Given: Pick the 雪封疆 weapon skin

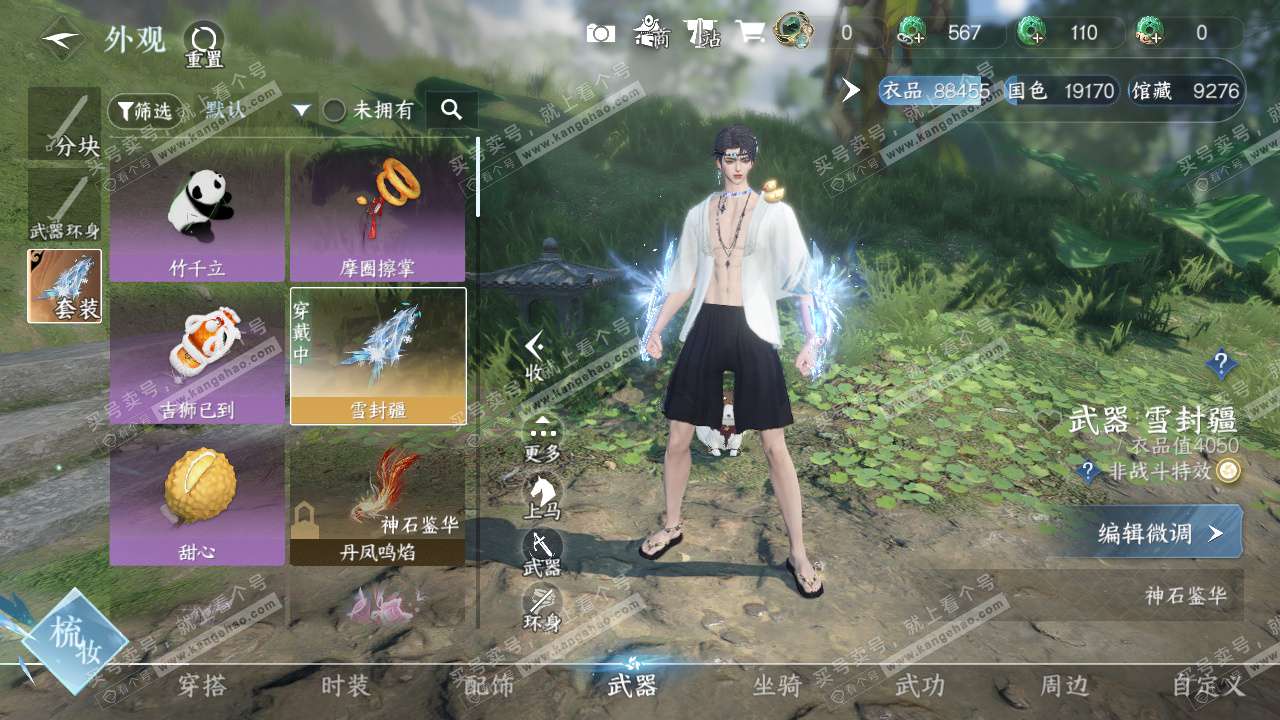Looking at the screenshot, I should [x=378, y=356].
